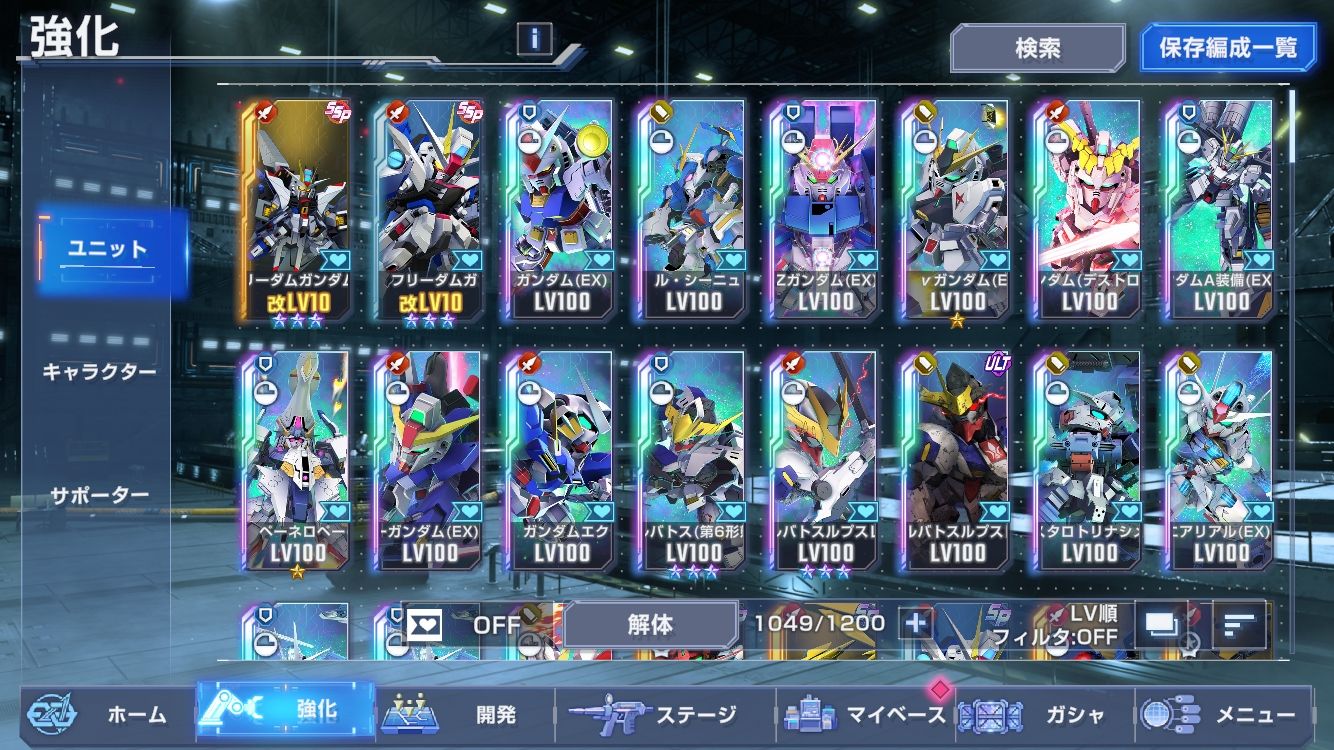Select the ユニット tab

(108, 250)
